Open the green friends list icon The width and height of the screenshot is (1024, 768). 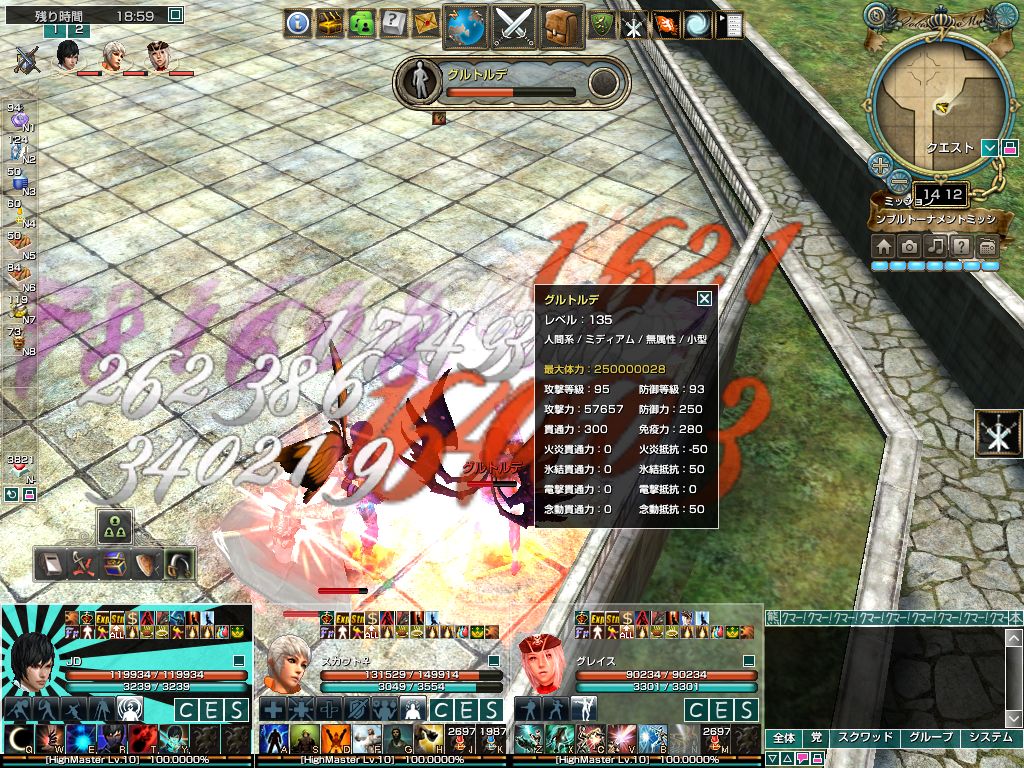(361, 22)
